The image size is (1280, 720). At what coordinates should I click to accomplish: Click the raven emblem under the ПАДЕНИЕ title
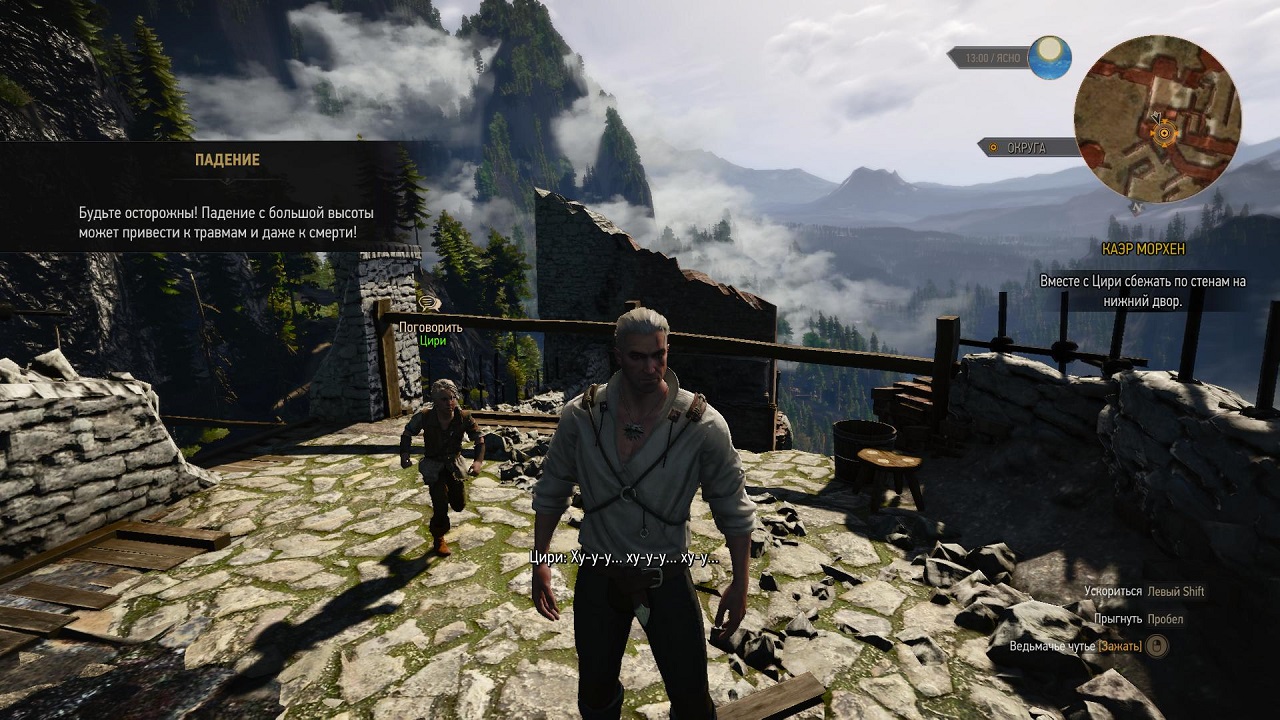229,179
